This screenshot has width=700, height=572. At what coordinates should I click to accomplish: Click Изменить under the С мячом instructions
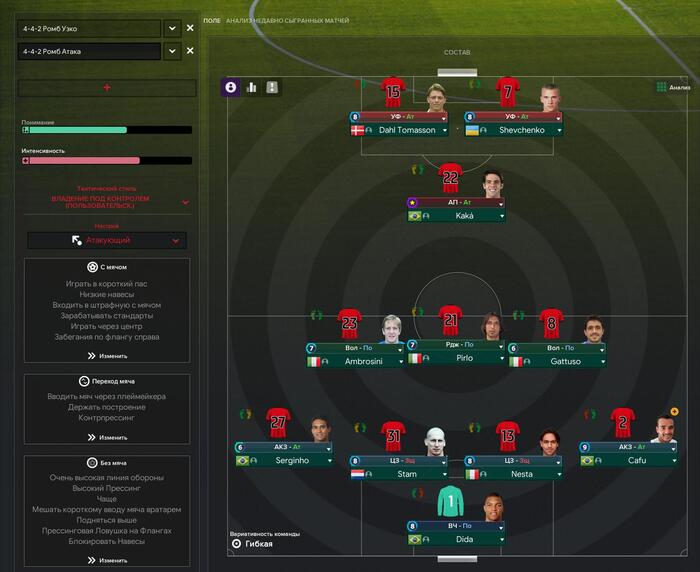pos(106,356)
